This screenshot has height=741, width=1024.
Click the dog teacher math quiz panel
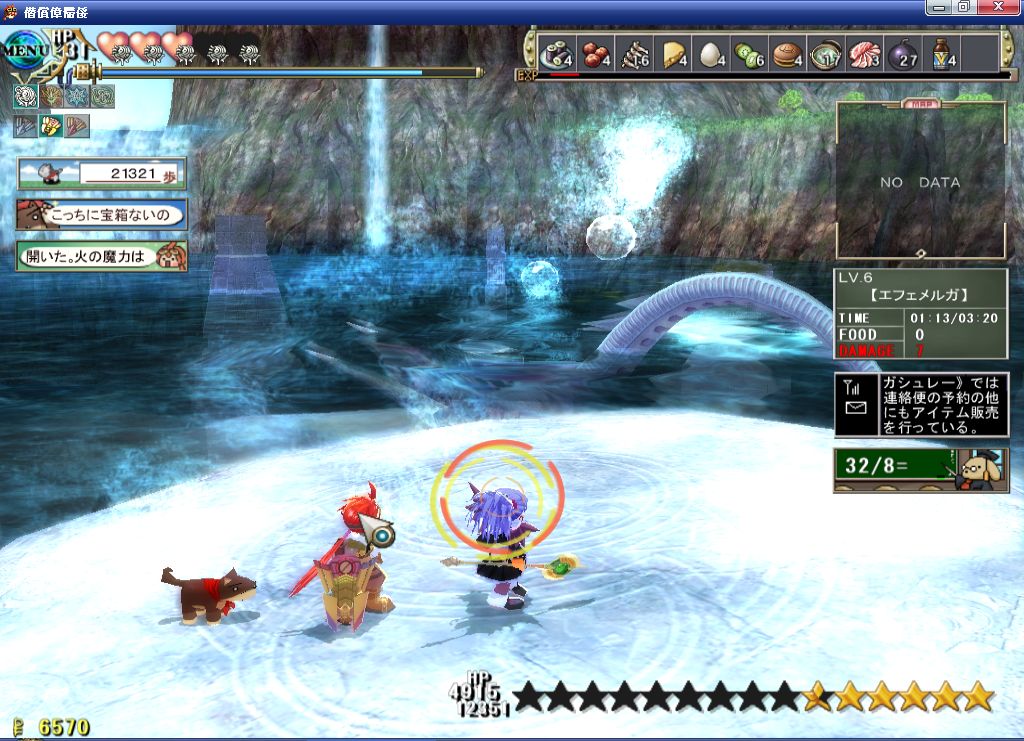920,469
